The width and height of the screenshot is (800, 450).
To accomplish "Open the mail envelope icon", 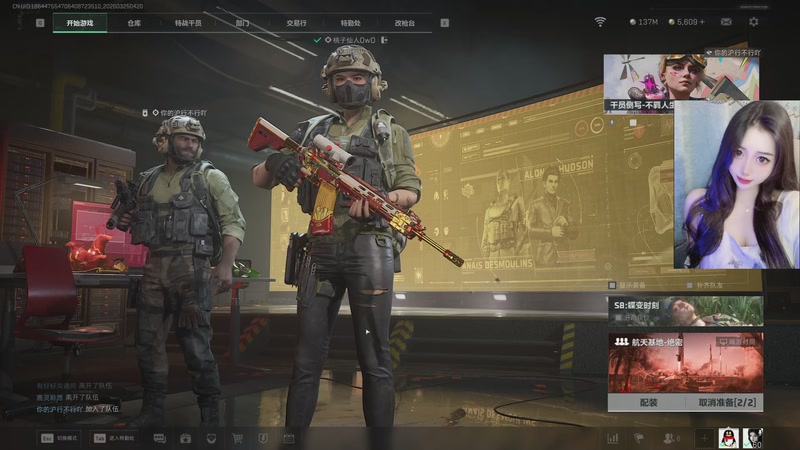I will pos(726,22).
